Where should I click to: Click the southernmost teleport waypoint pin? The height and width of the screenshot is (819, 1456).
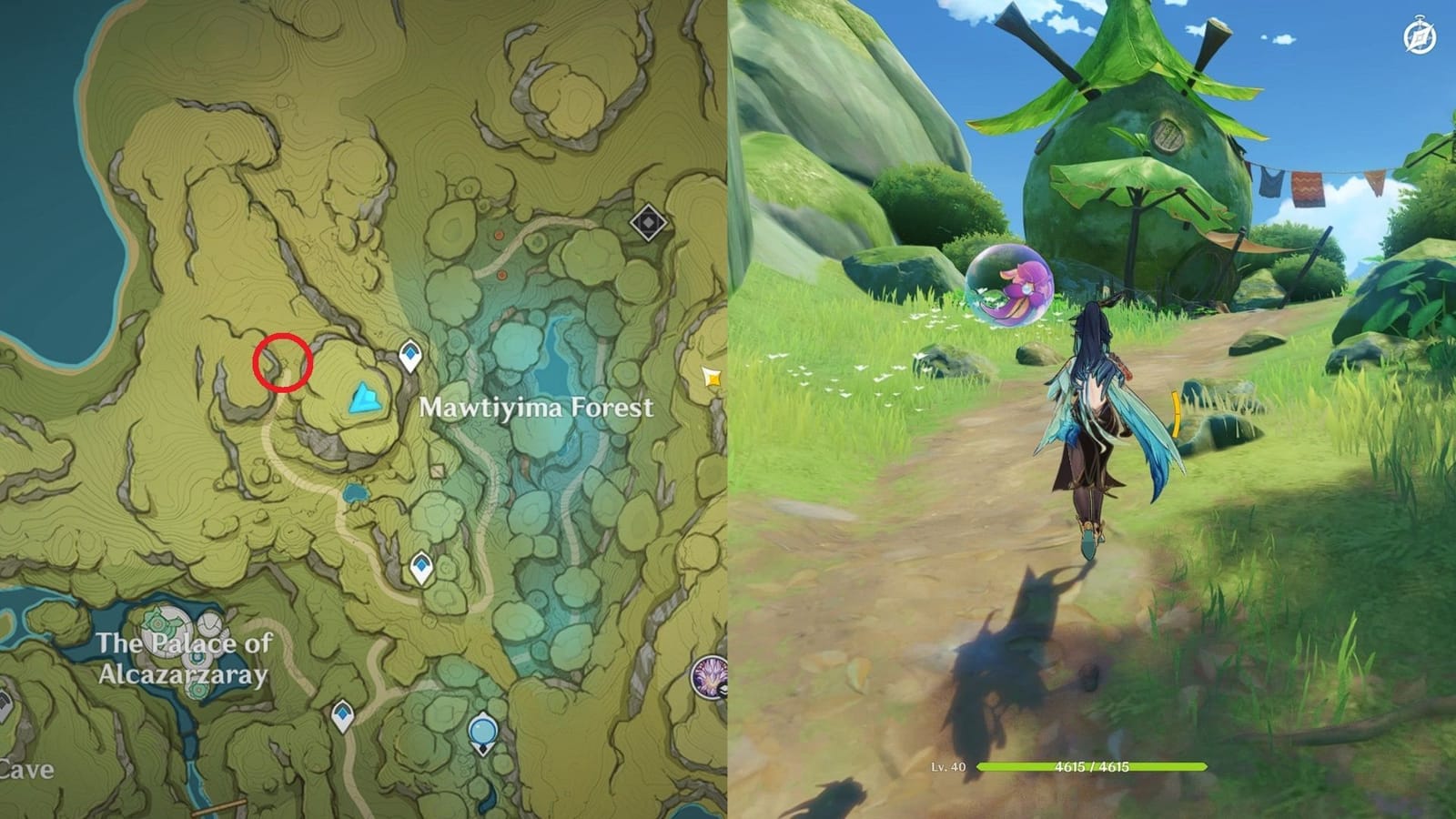pos(341,714)
